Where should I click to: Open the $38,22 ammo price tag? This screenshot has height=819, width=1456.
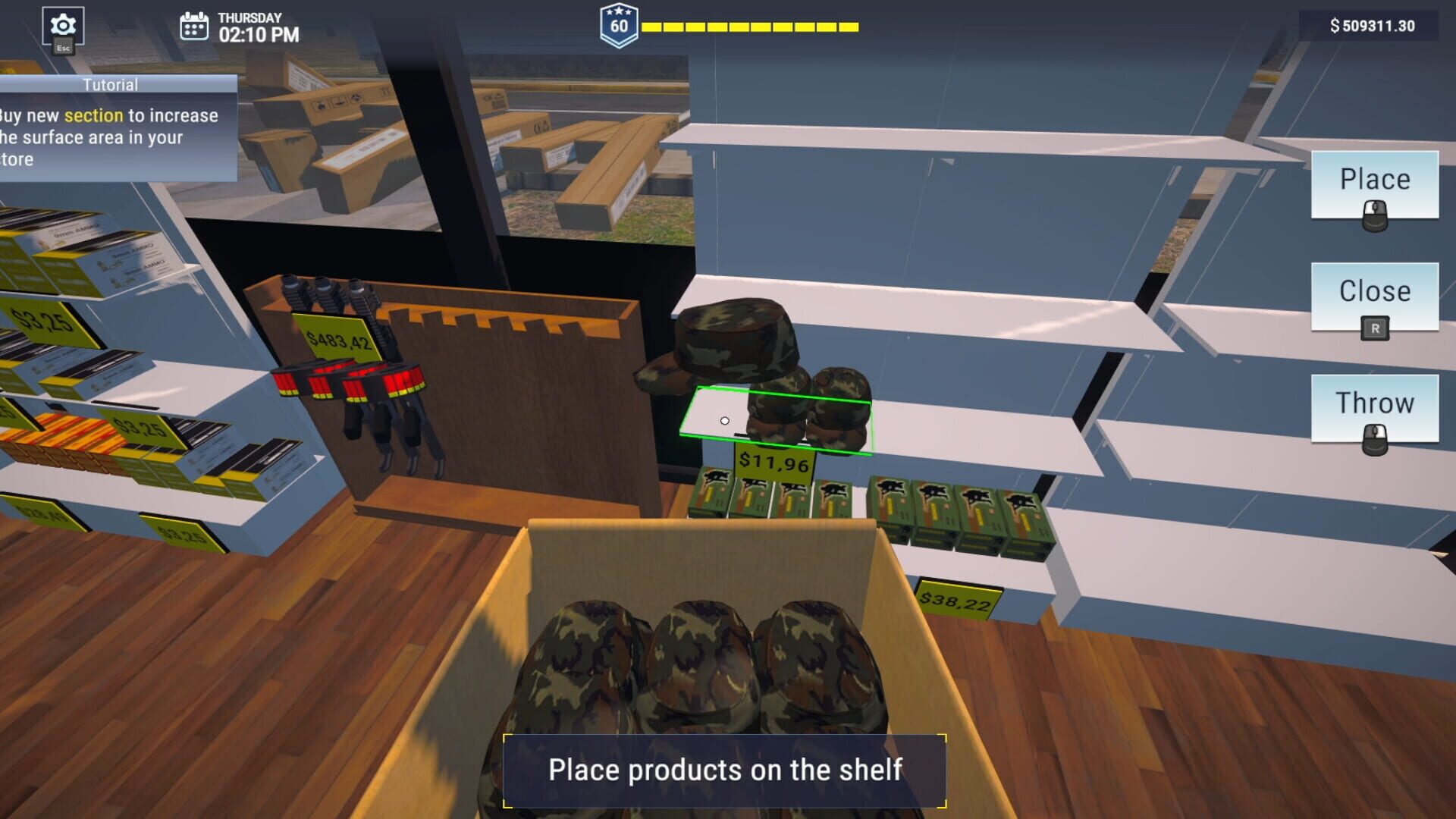(x=955, y=598)
